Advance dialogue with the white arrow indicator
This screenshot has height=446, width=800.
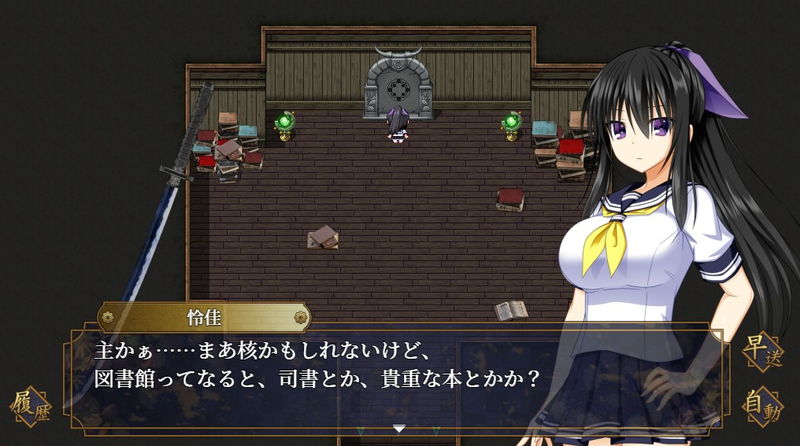tap(399, 429)
